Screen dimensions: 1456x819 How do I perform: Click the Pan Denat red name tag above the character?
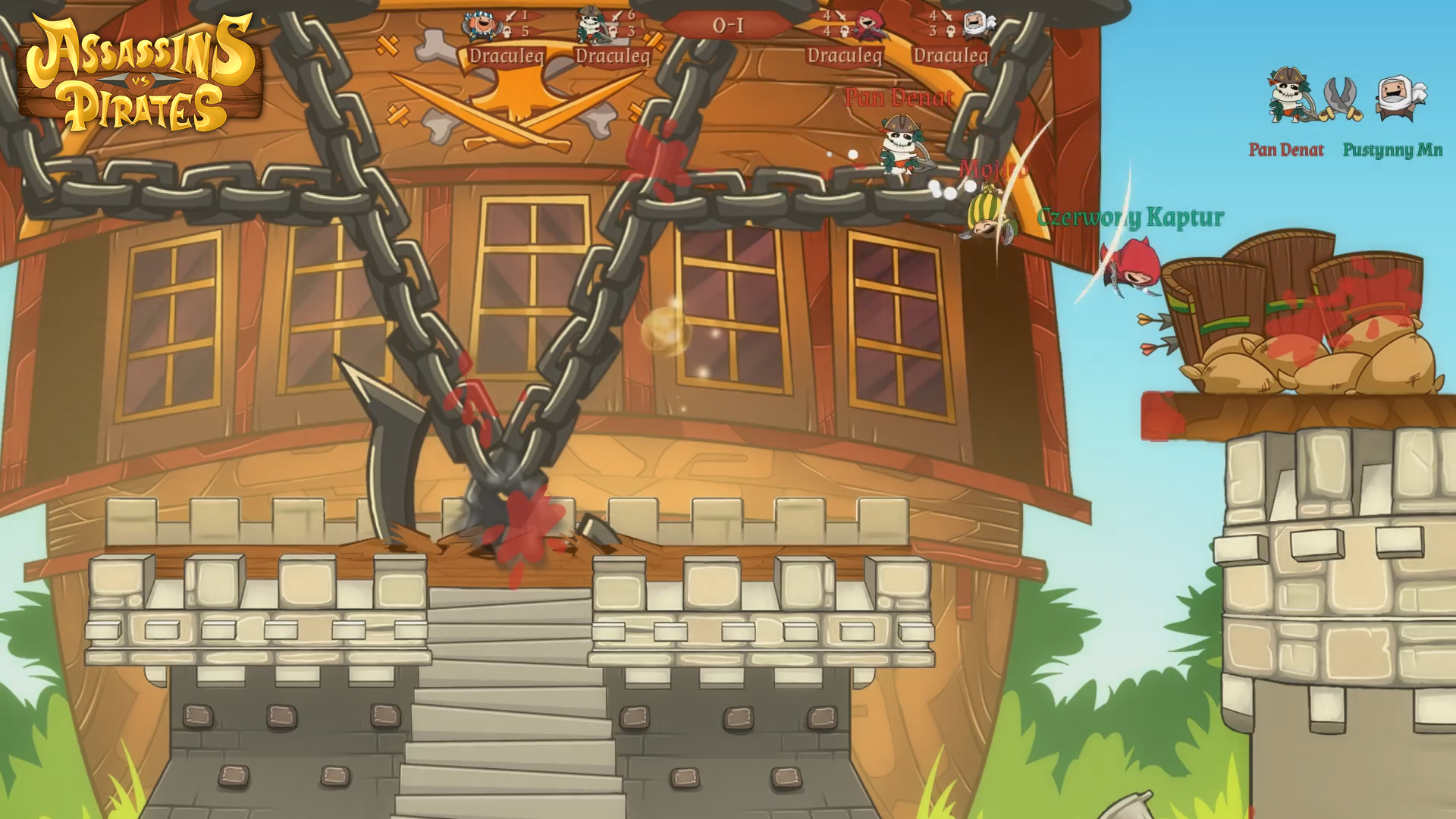[899, 97]
